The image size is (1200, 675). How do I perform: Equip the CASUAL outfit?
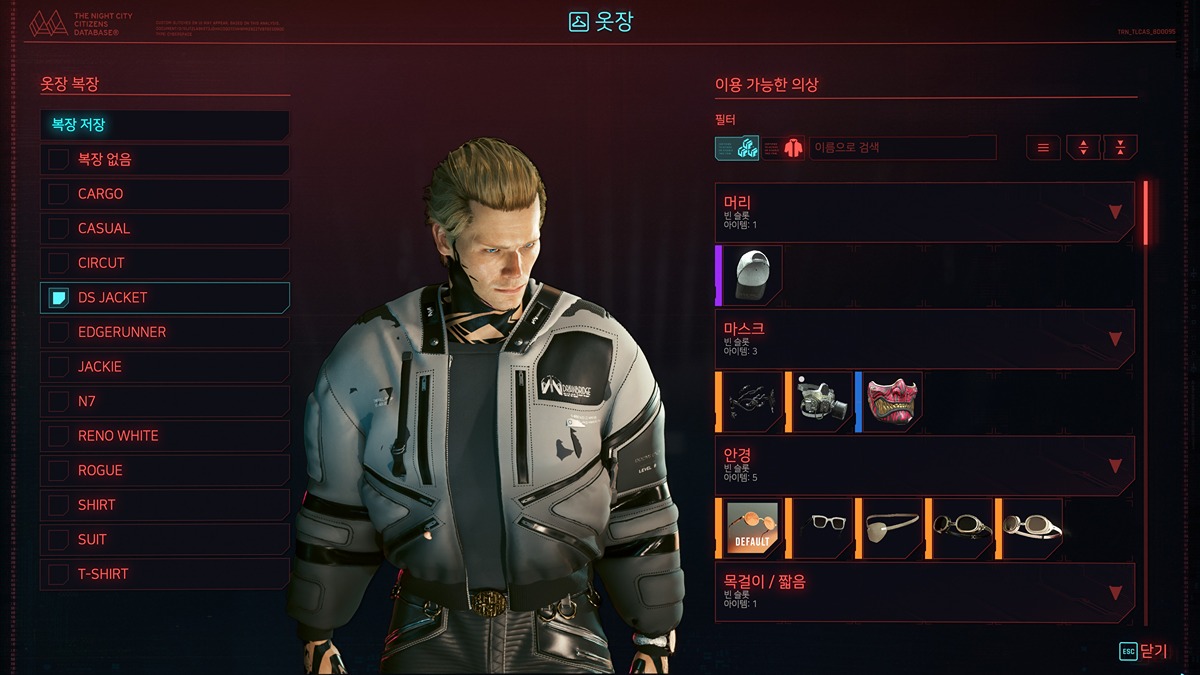tap(165, 229)
